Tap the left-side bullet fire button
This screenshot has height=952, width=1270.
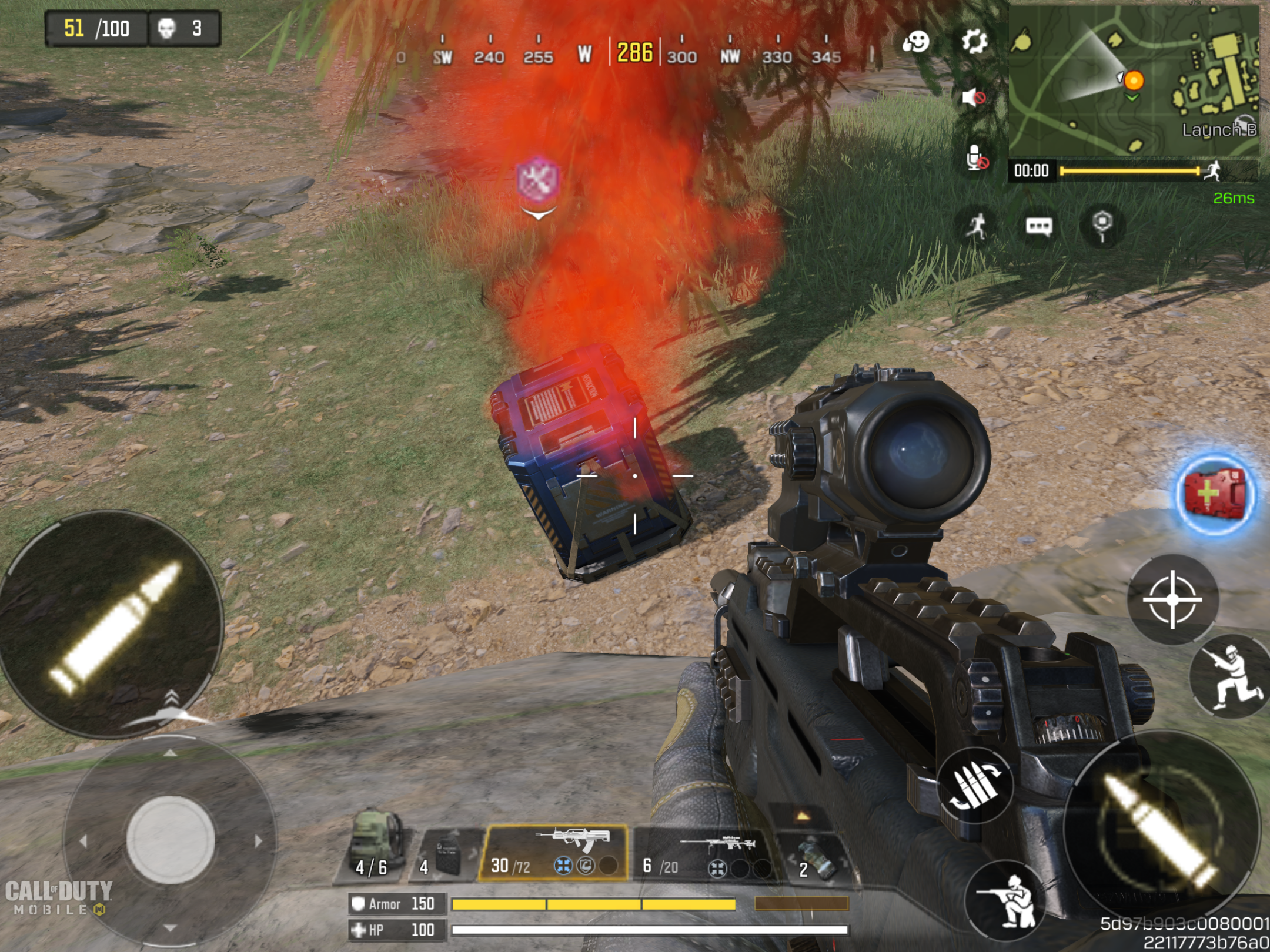(112, 625)
